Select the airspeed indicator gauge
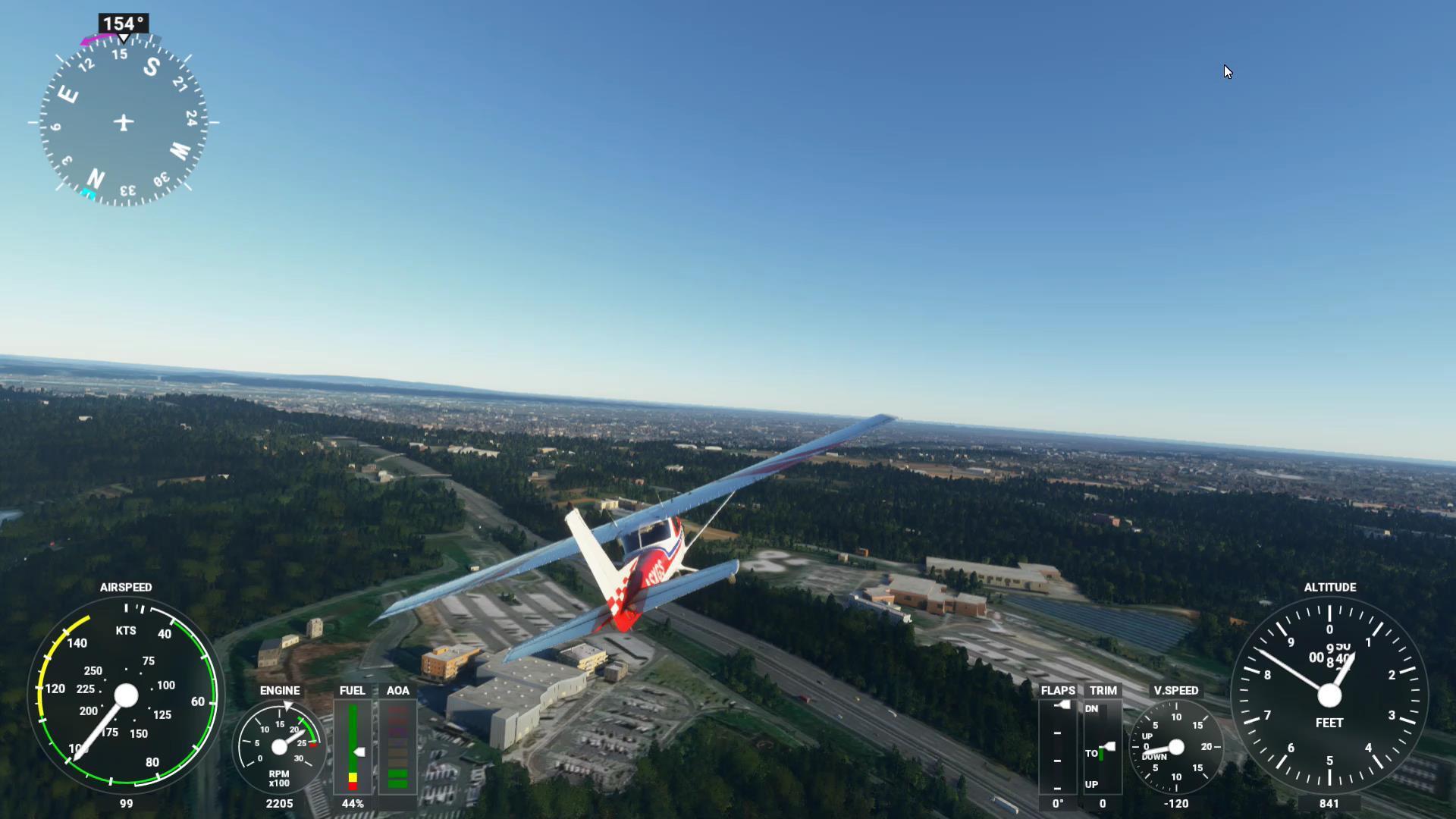The image size is (1456, 819). tap(126, 695)
